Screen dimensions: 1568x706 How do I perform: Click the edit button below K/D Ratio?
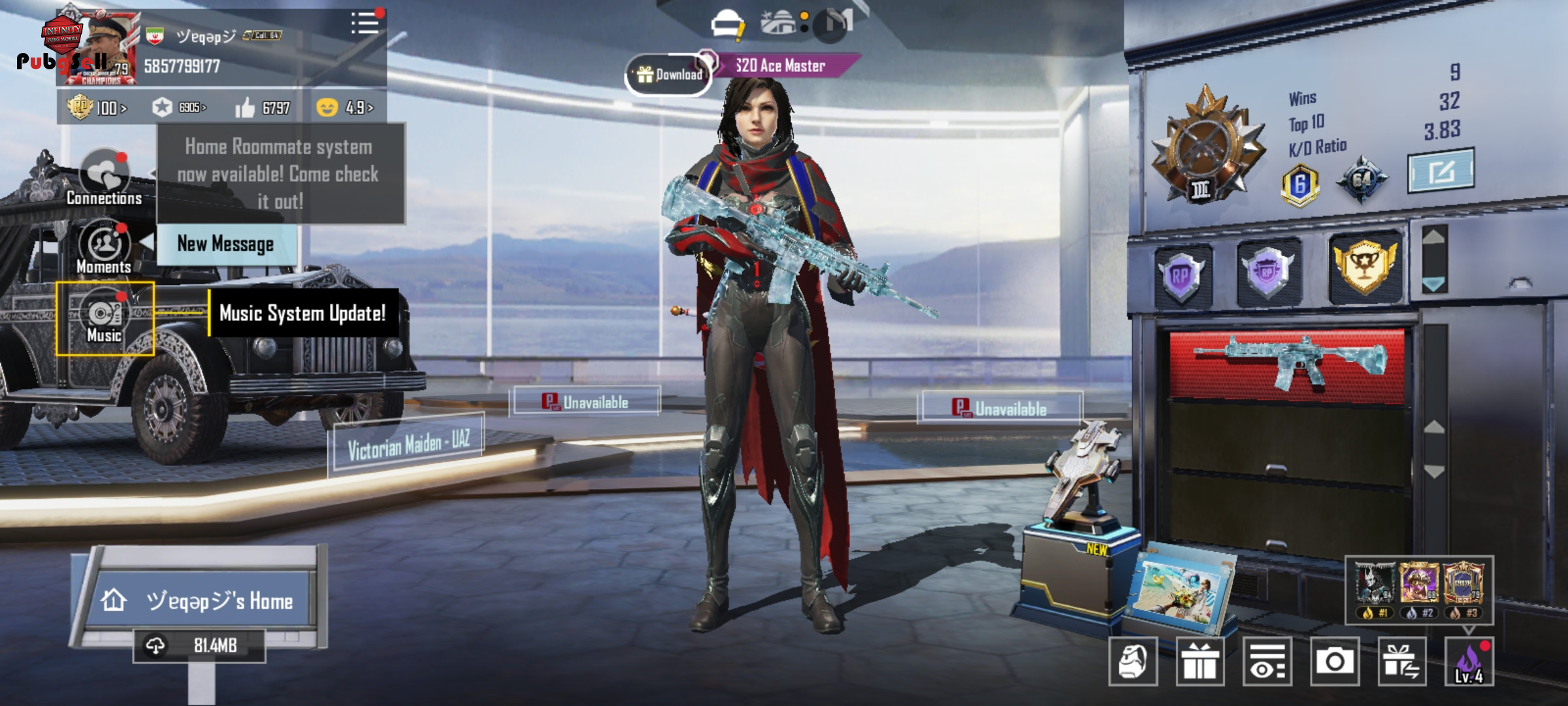1441,171
